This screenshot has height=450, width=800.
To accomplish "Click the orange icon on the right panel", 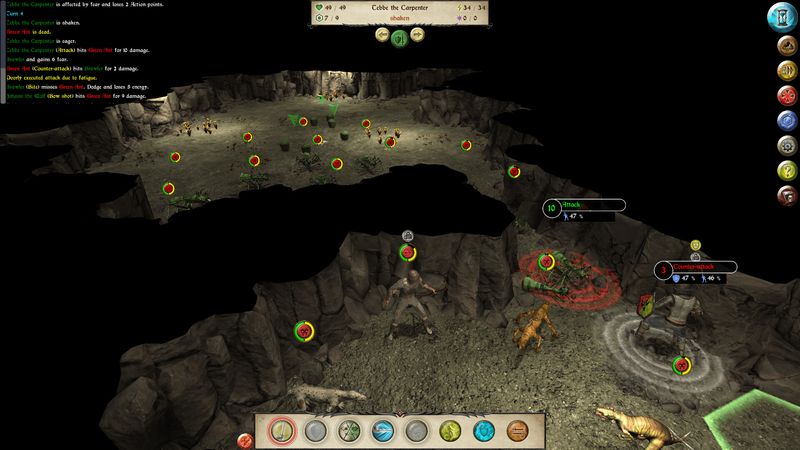I will 785,72.
